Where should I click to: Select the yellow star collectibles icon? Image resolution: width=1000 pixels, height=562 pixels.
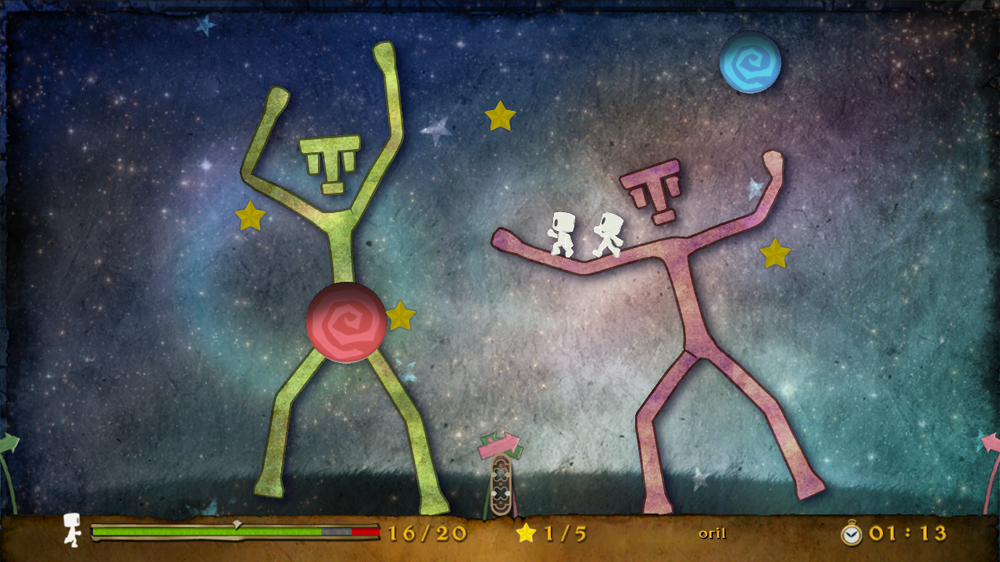[526, 533]
